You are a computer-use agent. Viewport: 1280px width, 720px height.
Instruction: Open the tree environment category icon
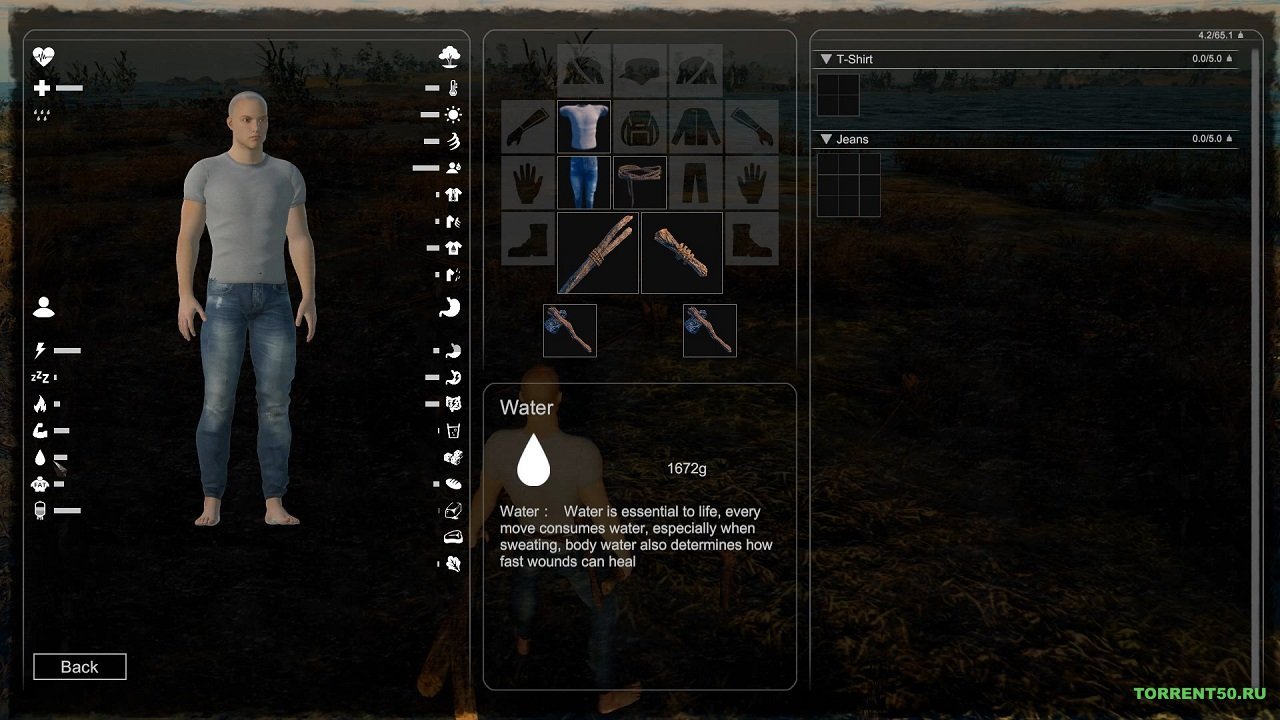[450, 57]
